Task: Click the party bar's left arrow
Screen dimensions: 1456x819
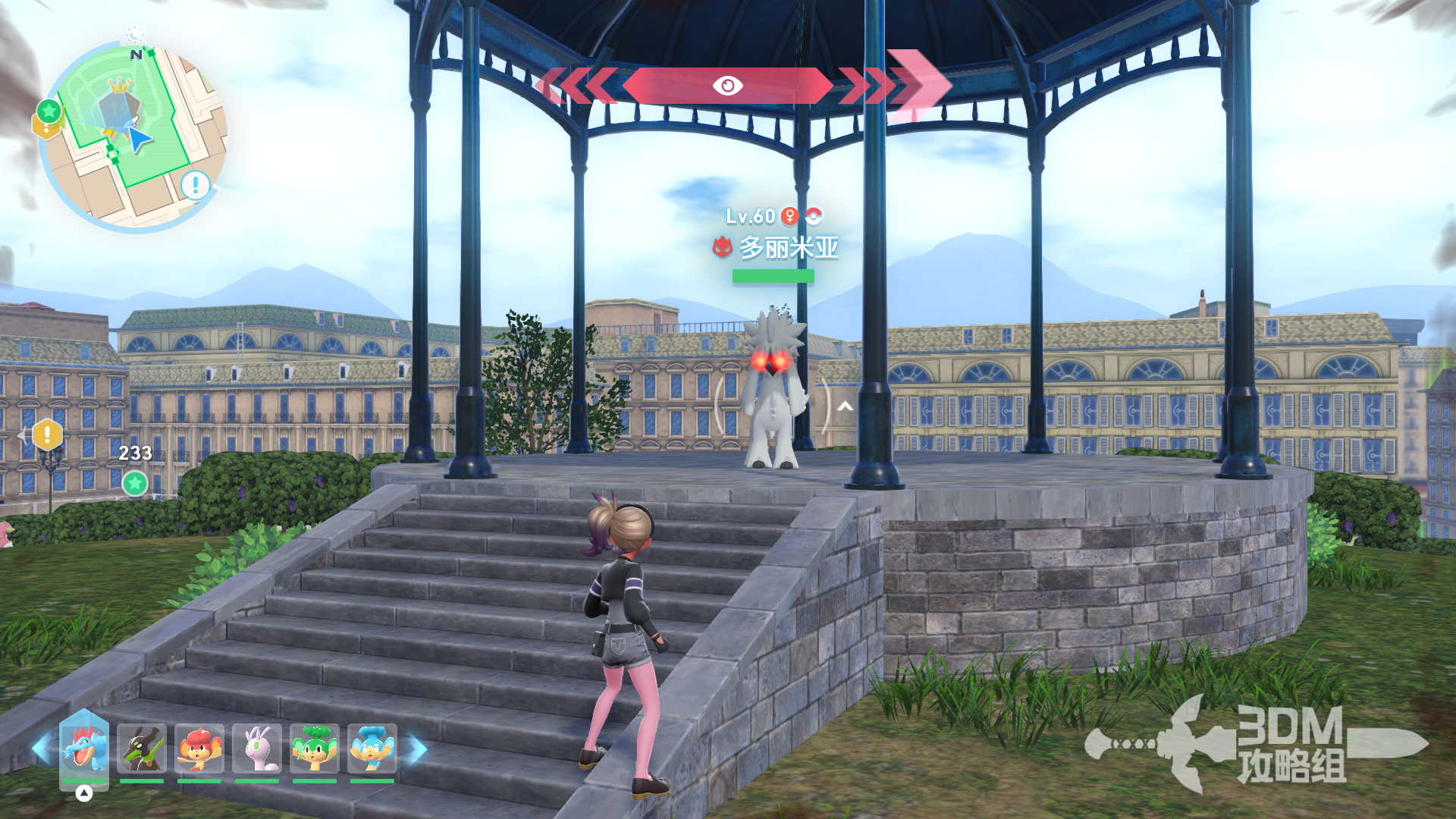Action: pyautogui.click(x=42, y=749)
